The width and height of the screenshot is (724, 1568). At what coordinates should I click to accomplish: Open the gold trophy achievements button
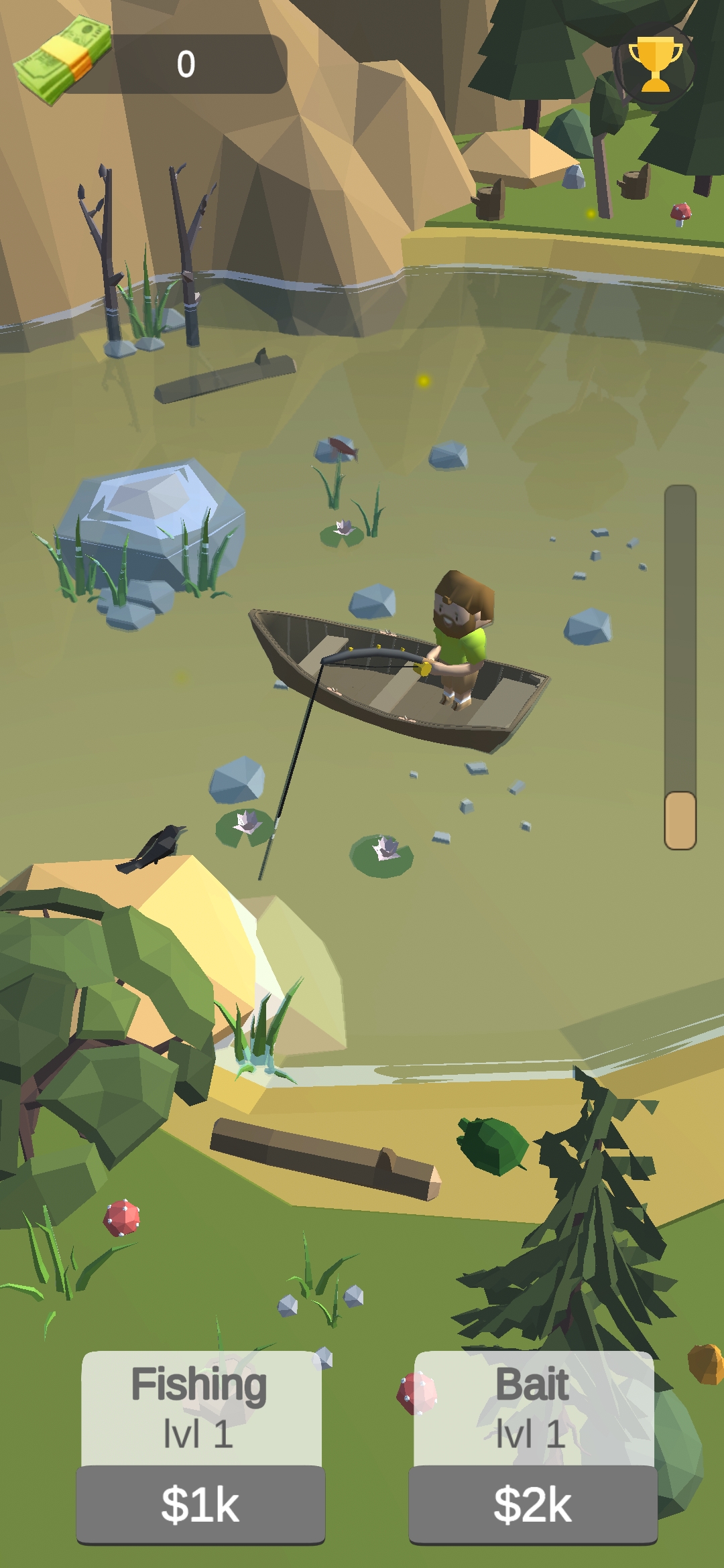coord(655,64)
